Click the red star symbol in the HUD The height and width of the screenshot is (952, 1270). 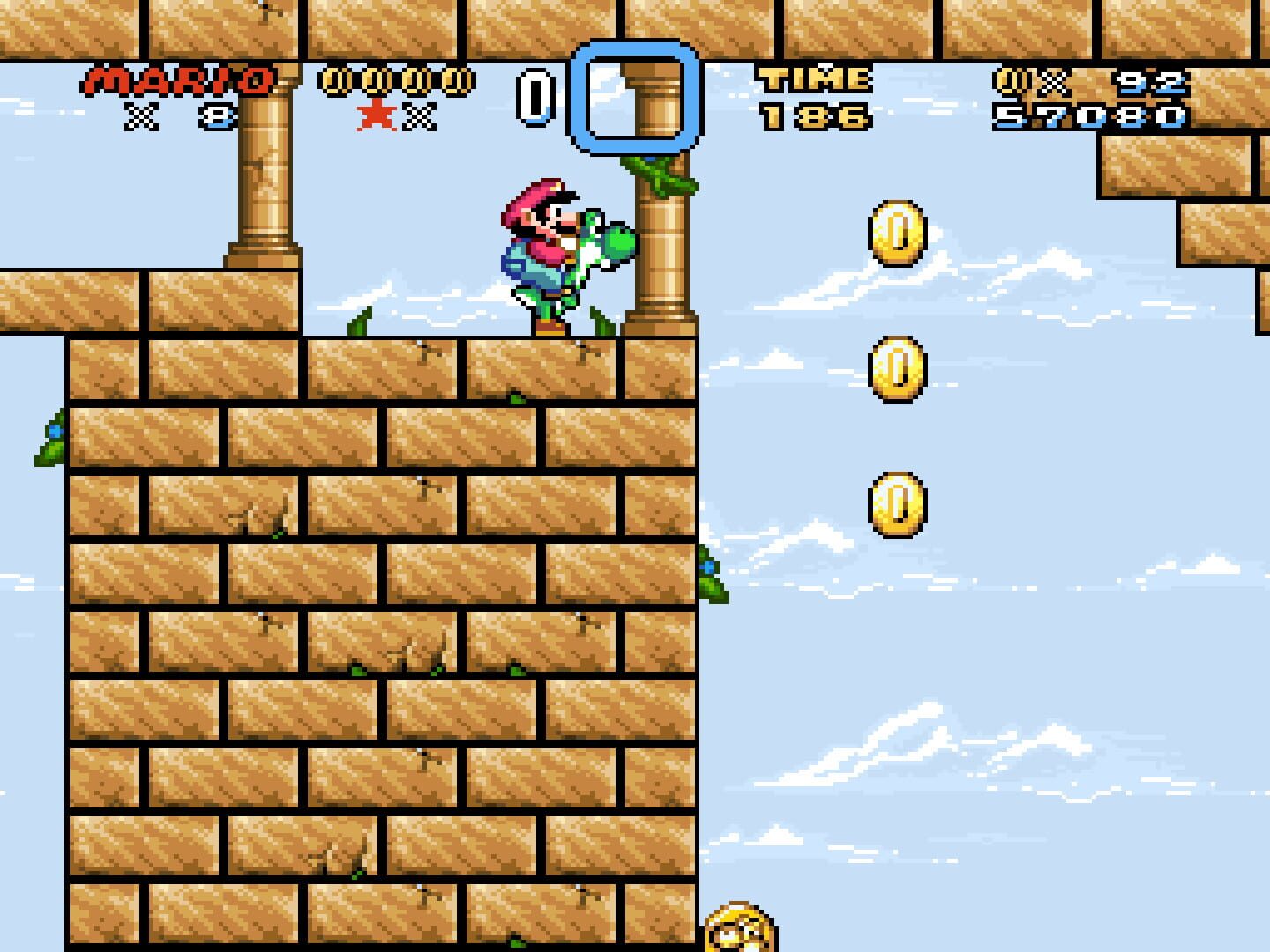pos(378,113)
